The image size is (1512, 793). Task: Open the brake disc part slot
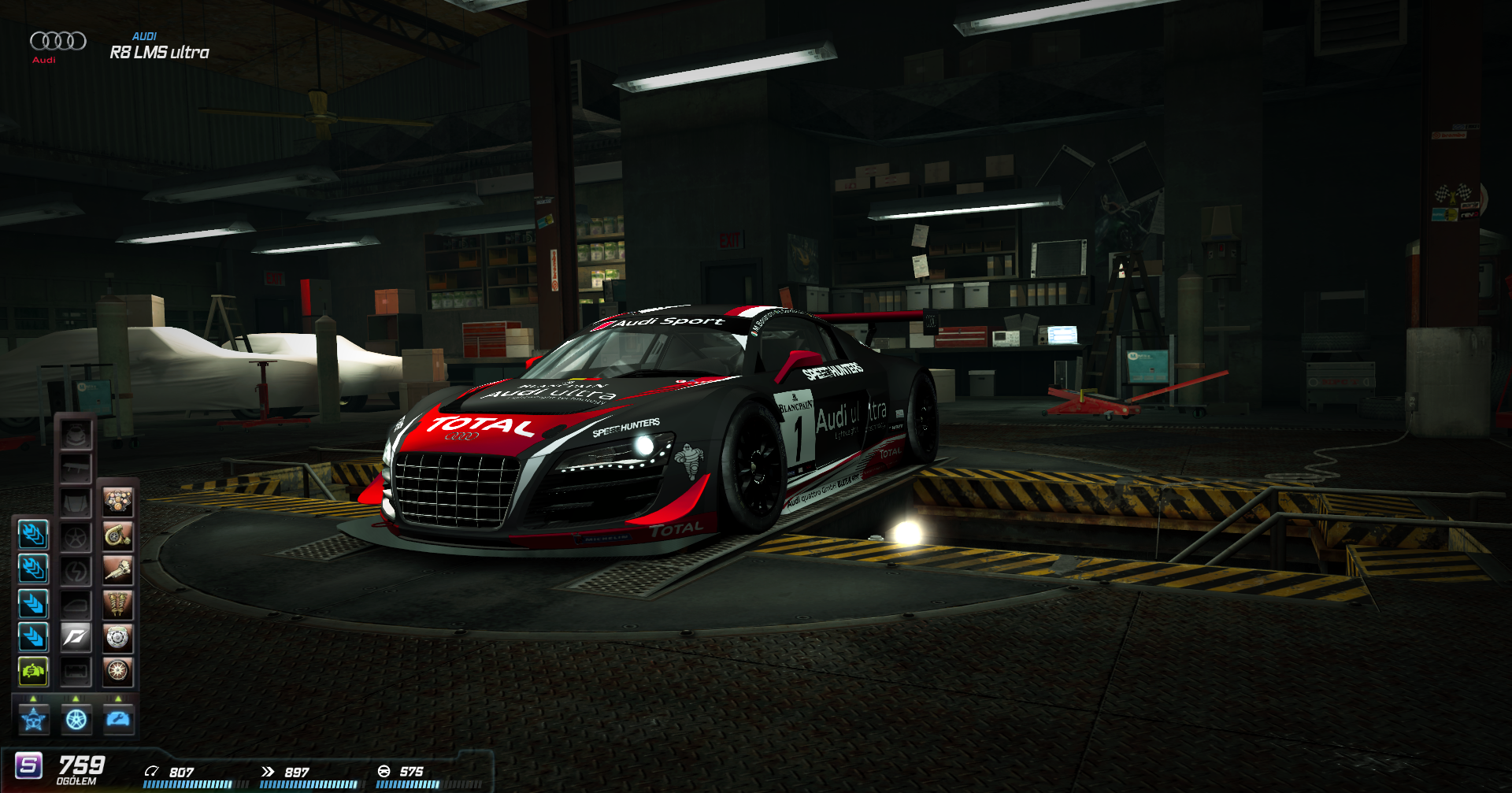118,637
